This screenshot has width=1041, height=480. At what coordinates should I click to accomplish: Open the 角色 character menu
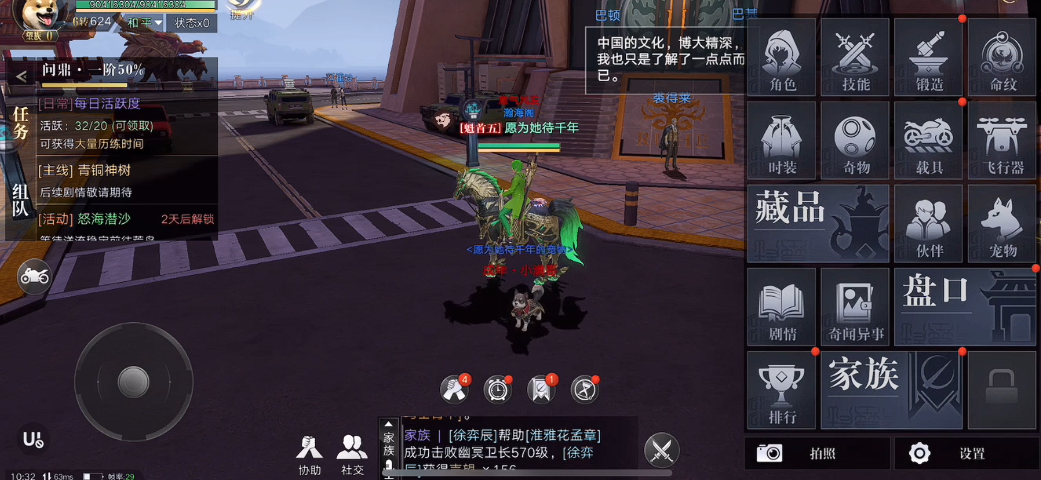click(x=782, y=57)
